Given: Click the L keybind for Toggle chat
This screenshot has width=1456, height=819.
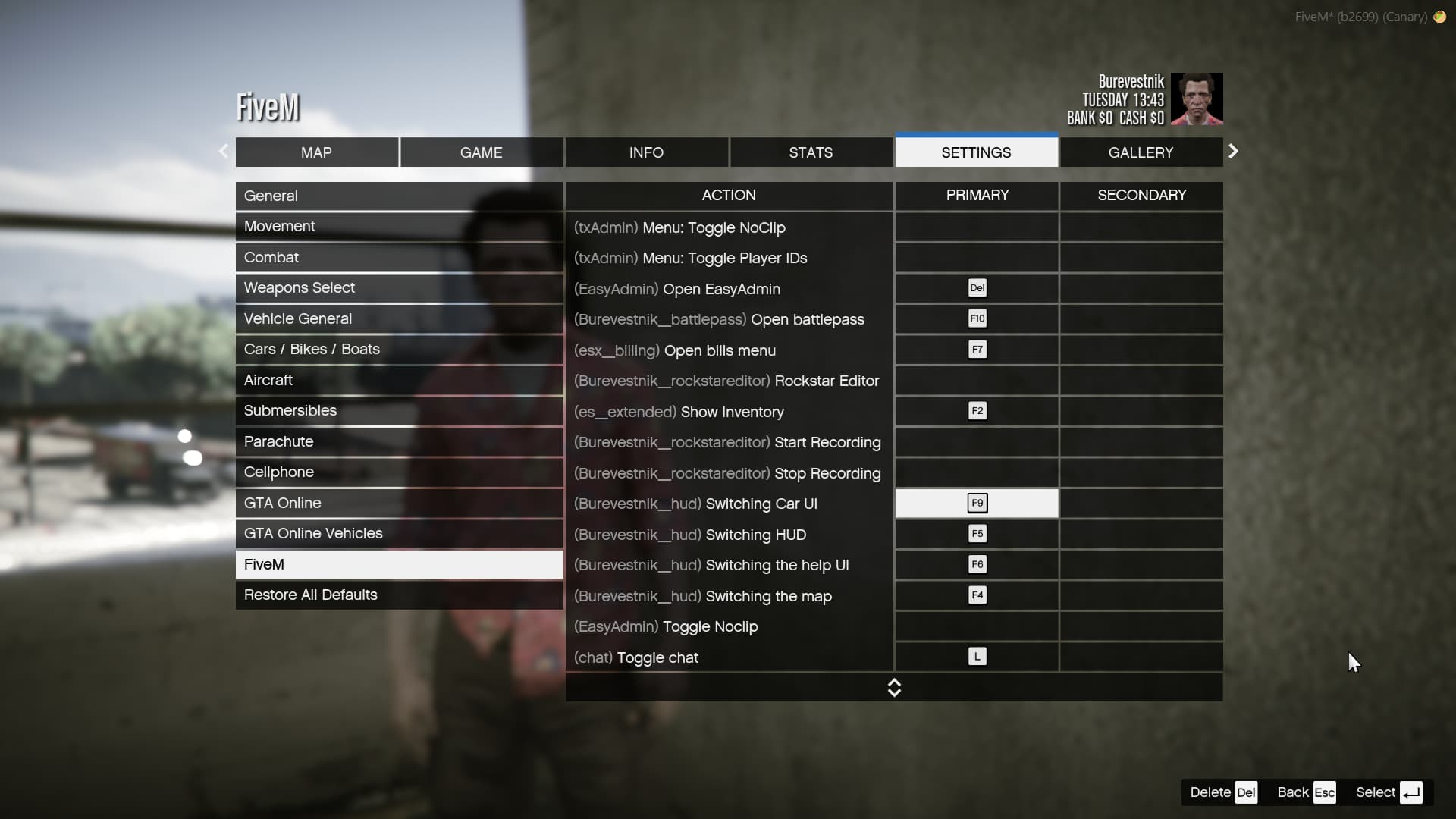Looking at the screenshot, I should (x=977, y=657).
